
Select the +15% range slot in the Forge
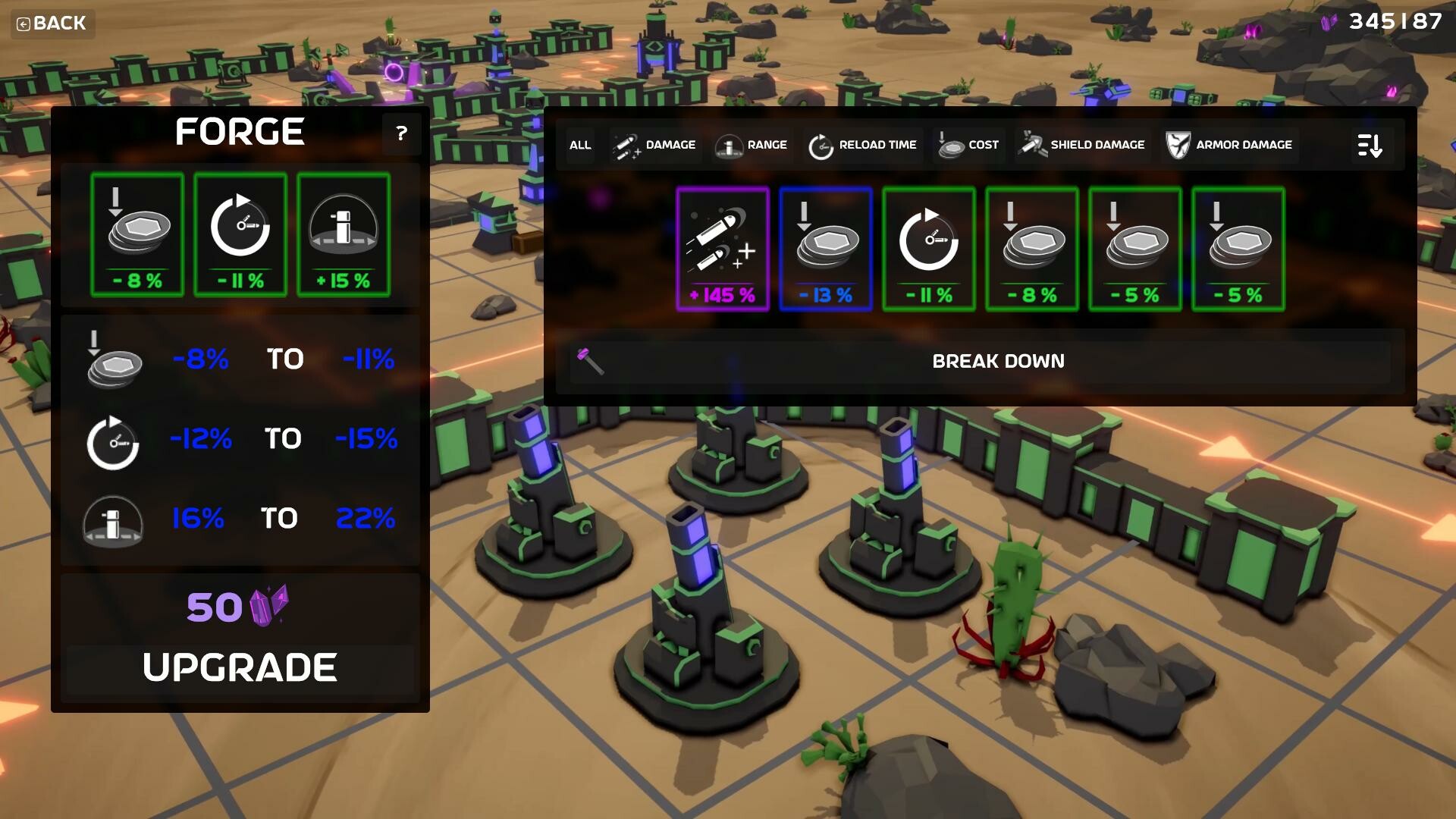(343, 235)
